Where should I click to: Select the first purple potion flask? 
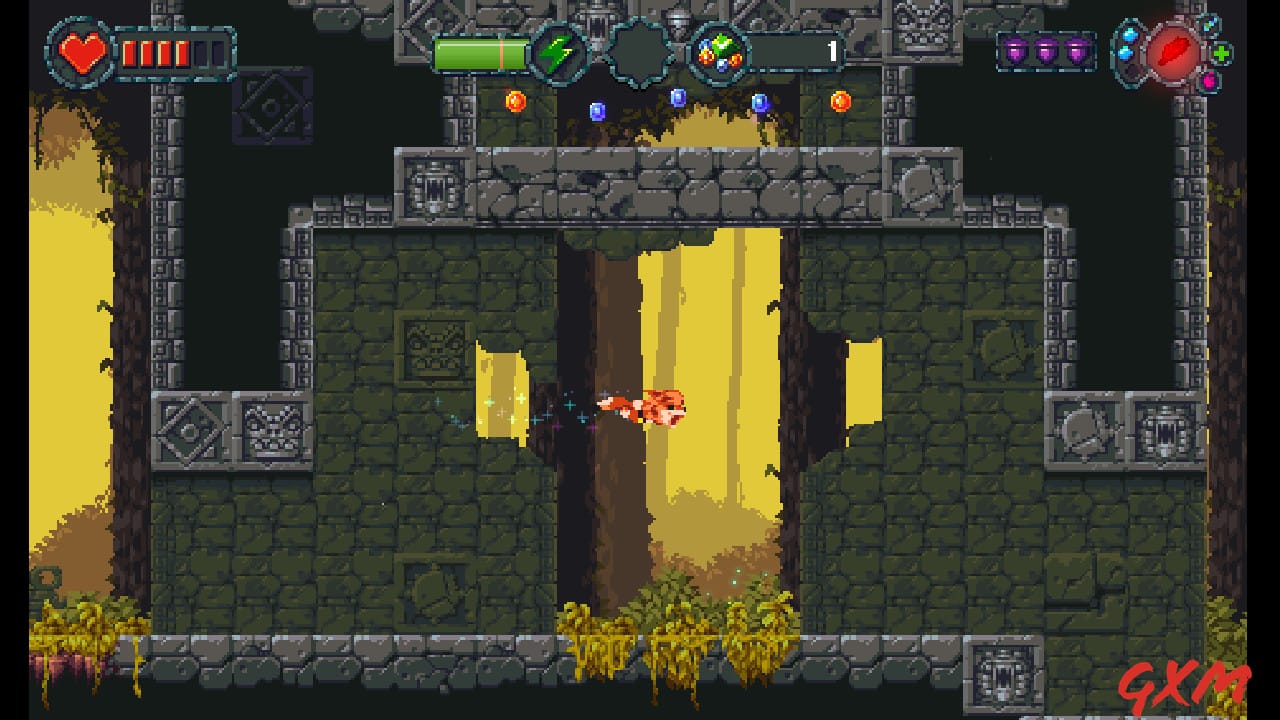click(1015, 48)
